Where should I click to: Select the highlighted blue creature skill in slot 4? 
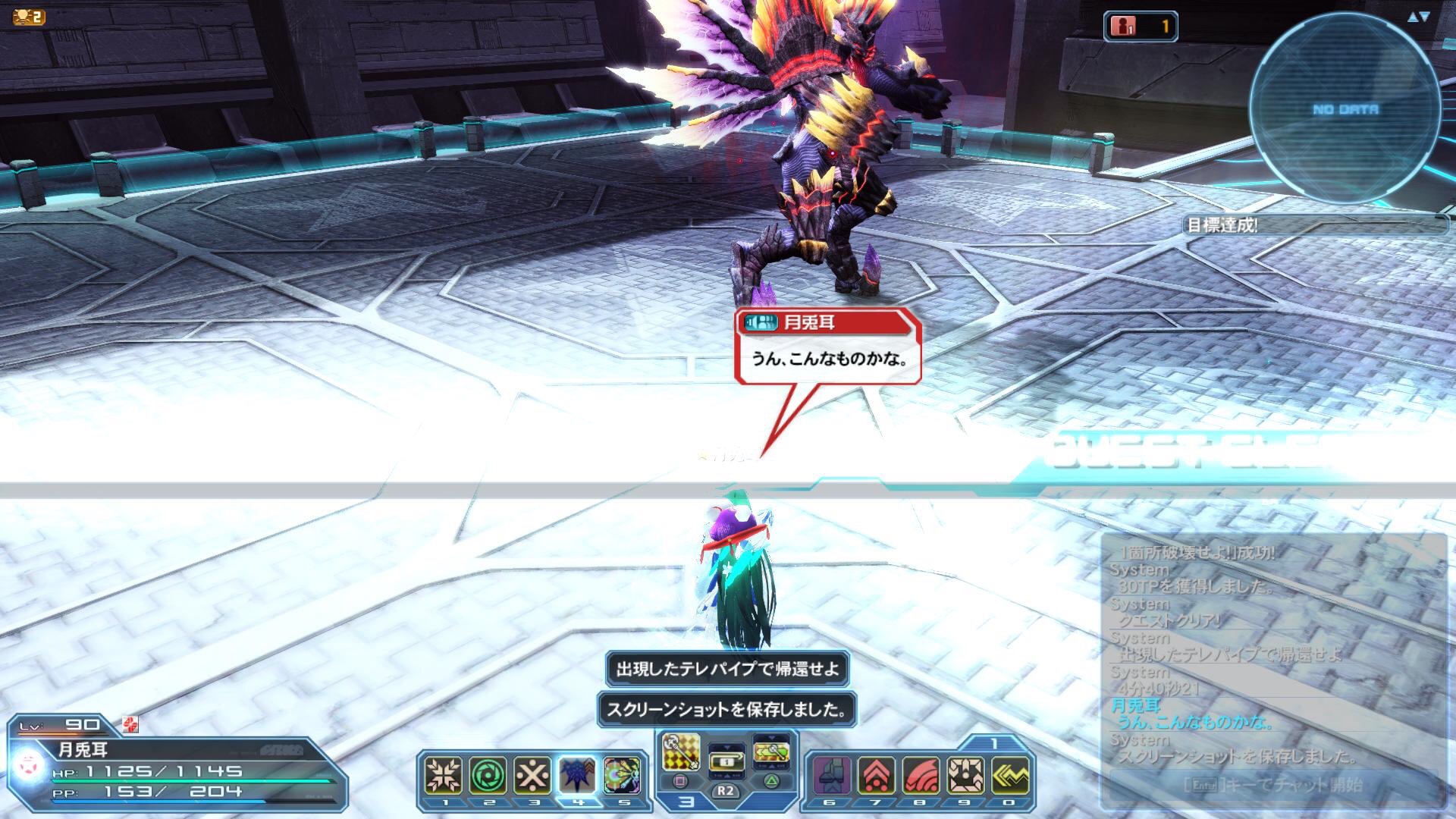pos(577,775)
